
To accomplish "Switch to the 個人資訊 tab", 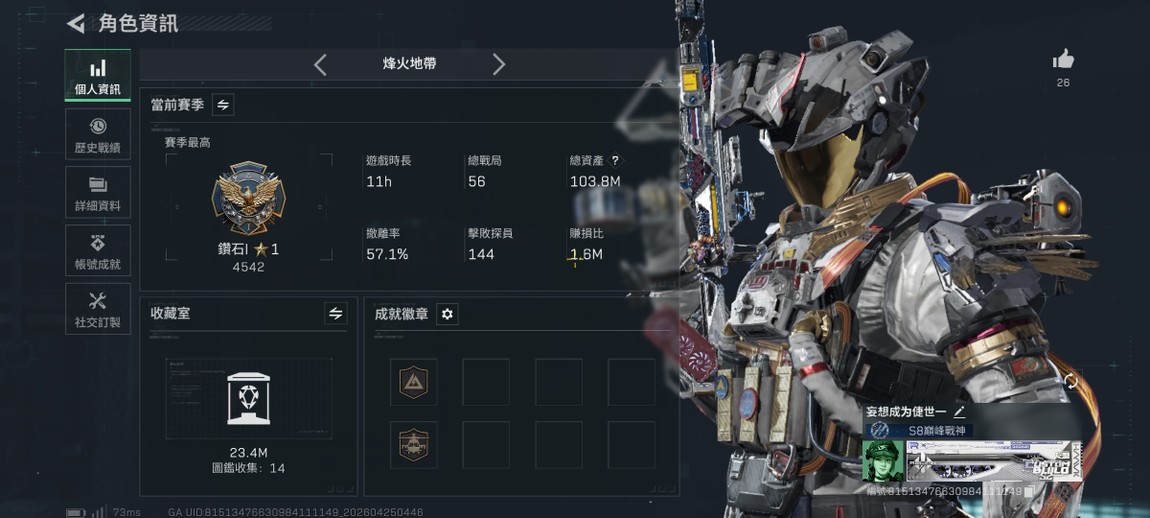I will click(x=98, y=76).
